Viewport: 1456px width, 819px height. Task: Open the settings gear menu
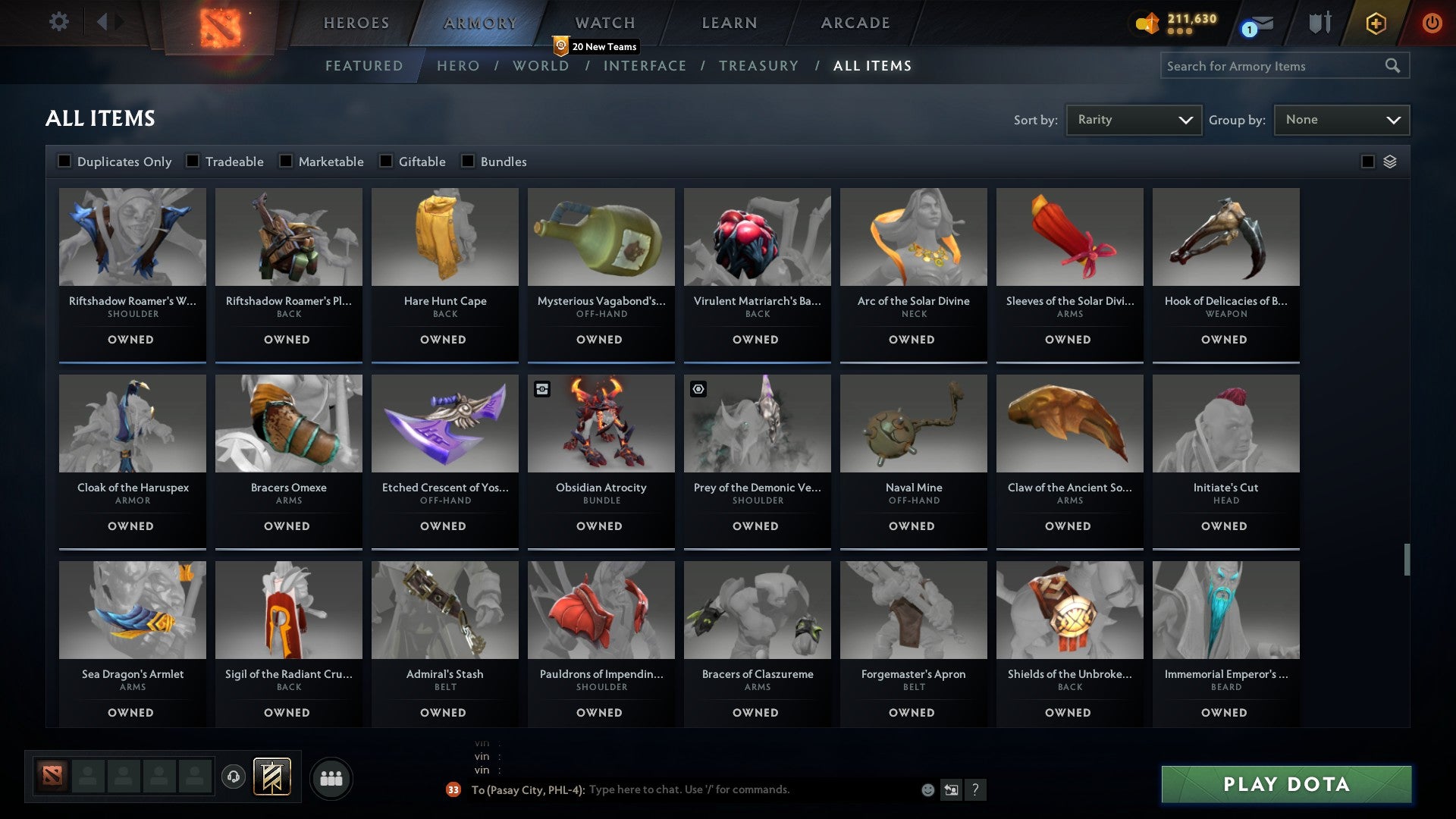[58, 22]
